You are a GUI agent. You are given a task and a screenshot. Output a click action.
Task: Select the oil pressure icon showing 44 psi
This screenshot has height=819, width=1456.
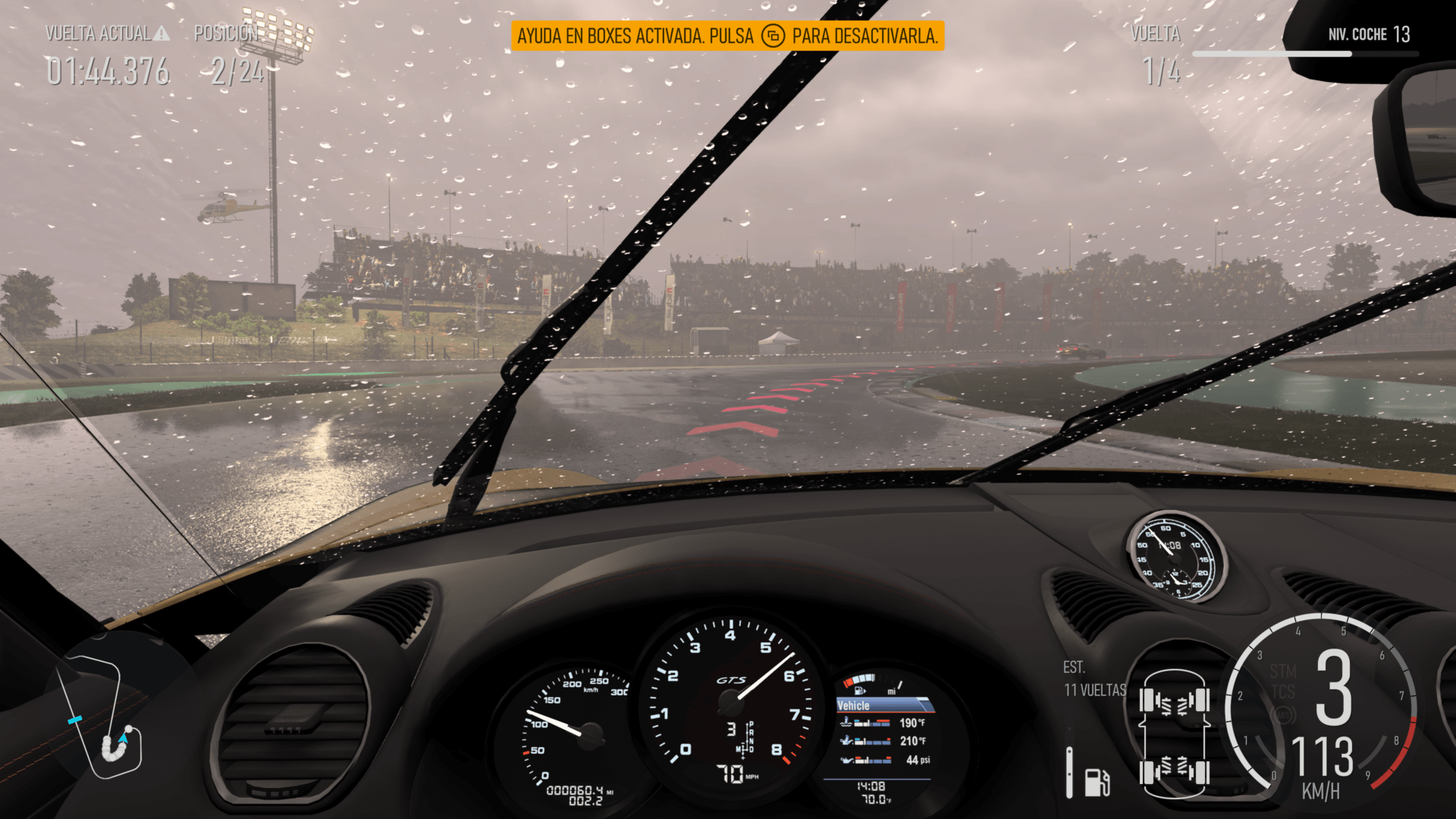(848, 760)
